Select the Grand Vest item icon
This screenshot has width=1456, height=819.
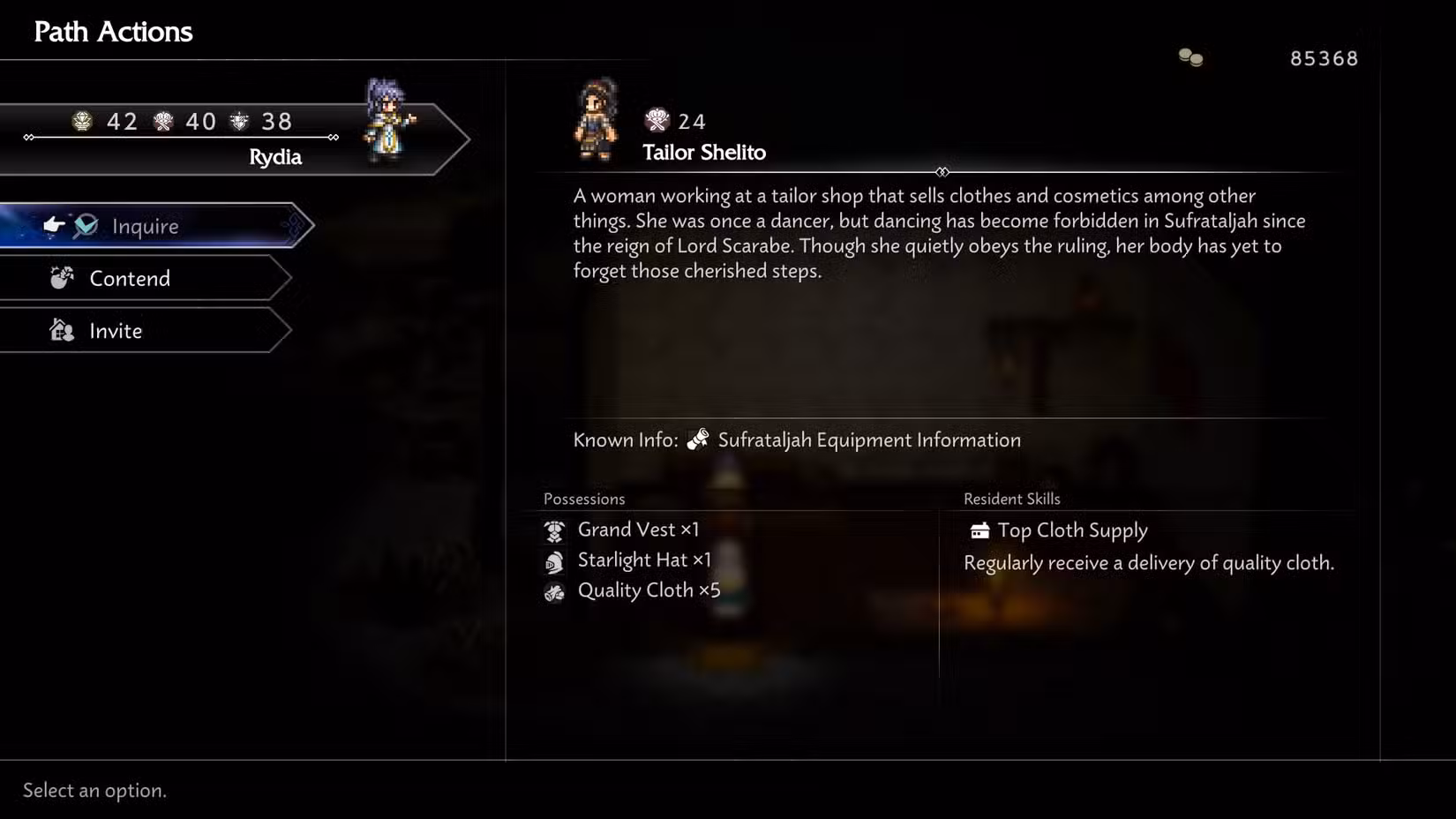(554, 530)
